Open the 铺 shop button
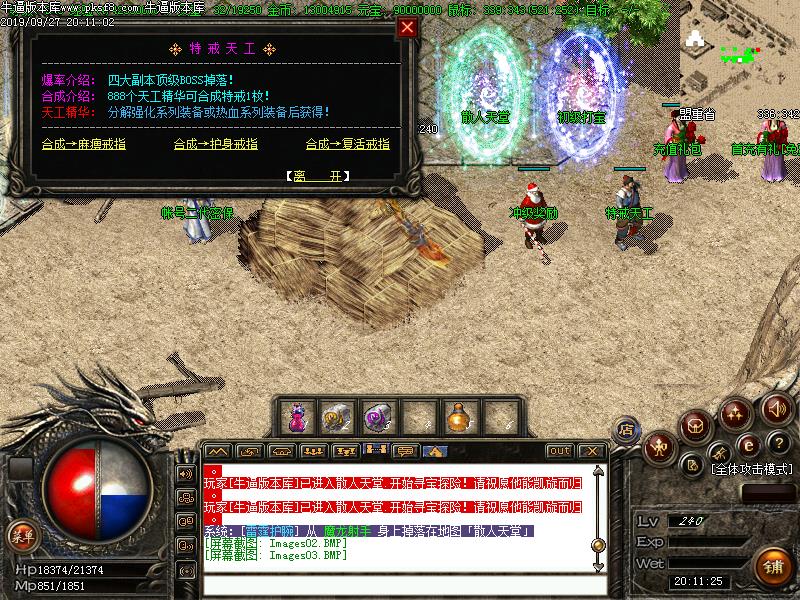This screenshot has height=600, width=800. [x=772, y=564]
